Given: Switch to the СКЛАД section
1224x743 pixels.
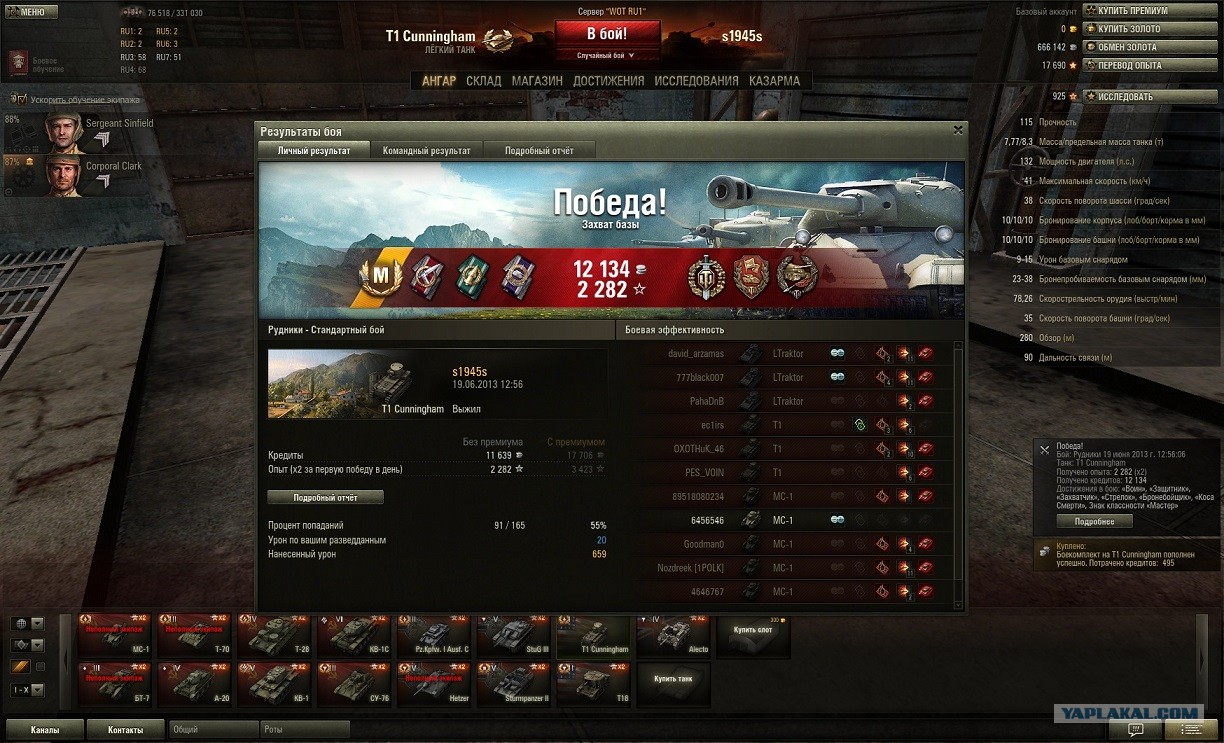Looking at the screenshot, I should [484, 81].
